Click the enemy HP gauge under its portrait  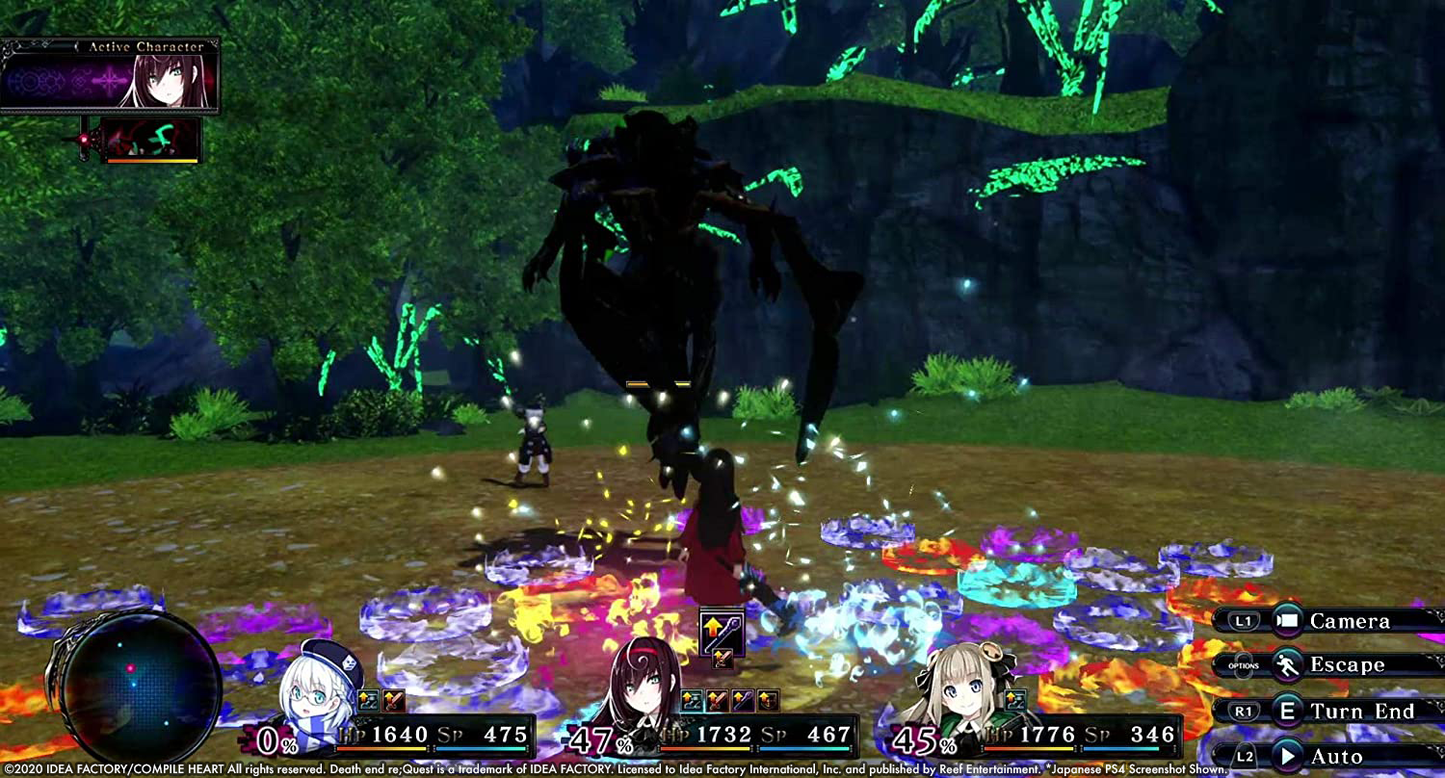152,161
